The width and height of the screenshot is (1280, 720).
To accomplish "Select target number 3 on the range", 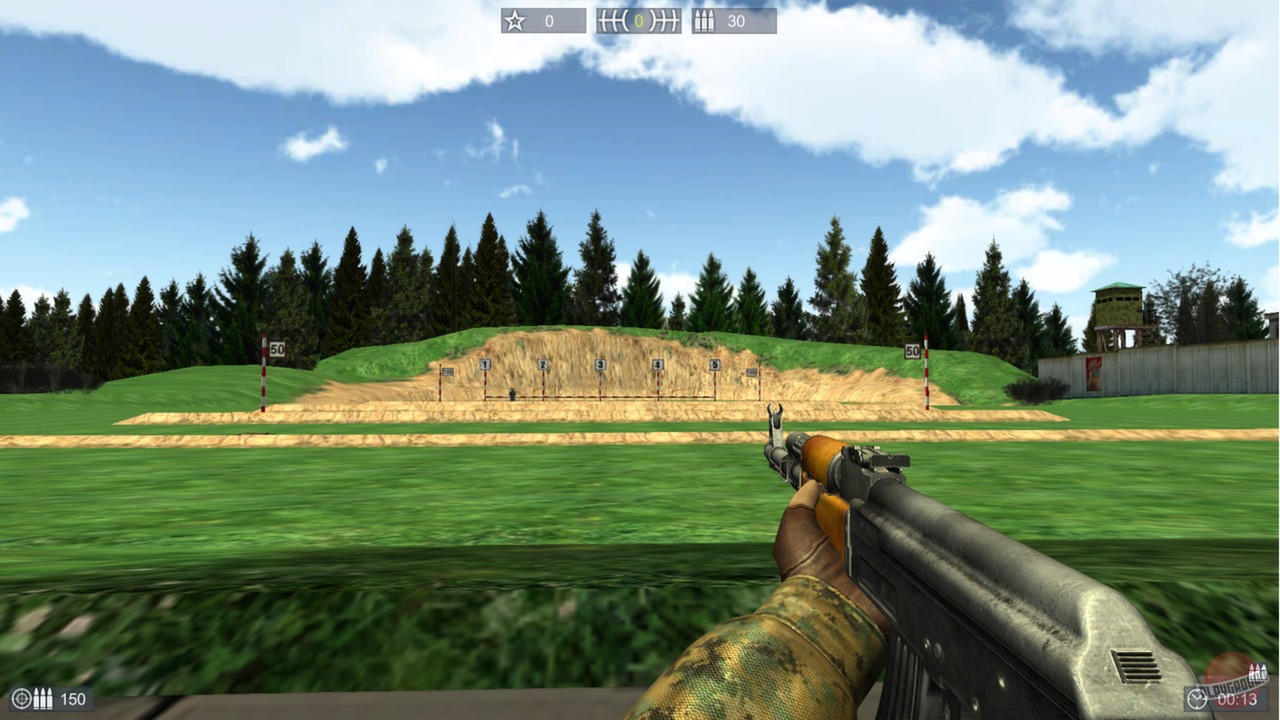I will [600, 364].
